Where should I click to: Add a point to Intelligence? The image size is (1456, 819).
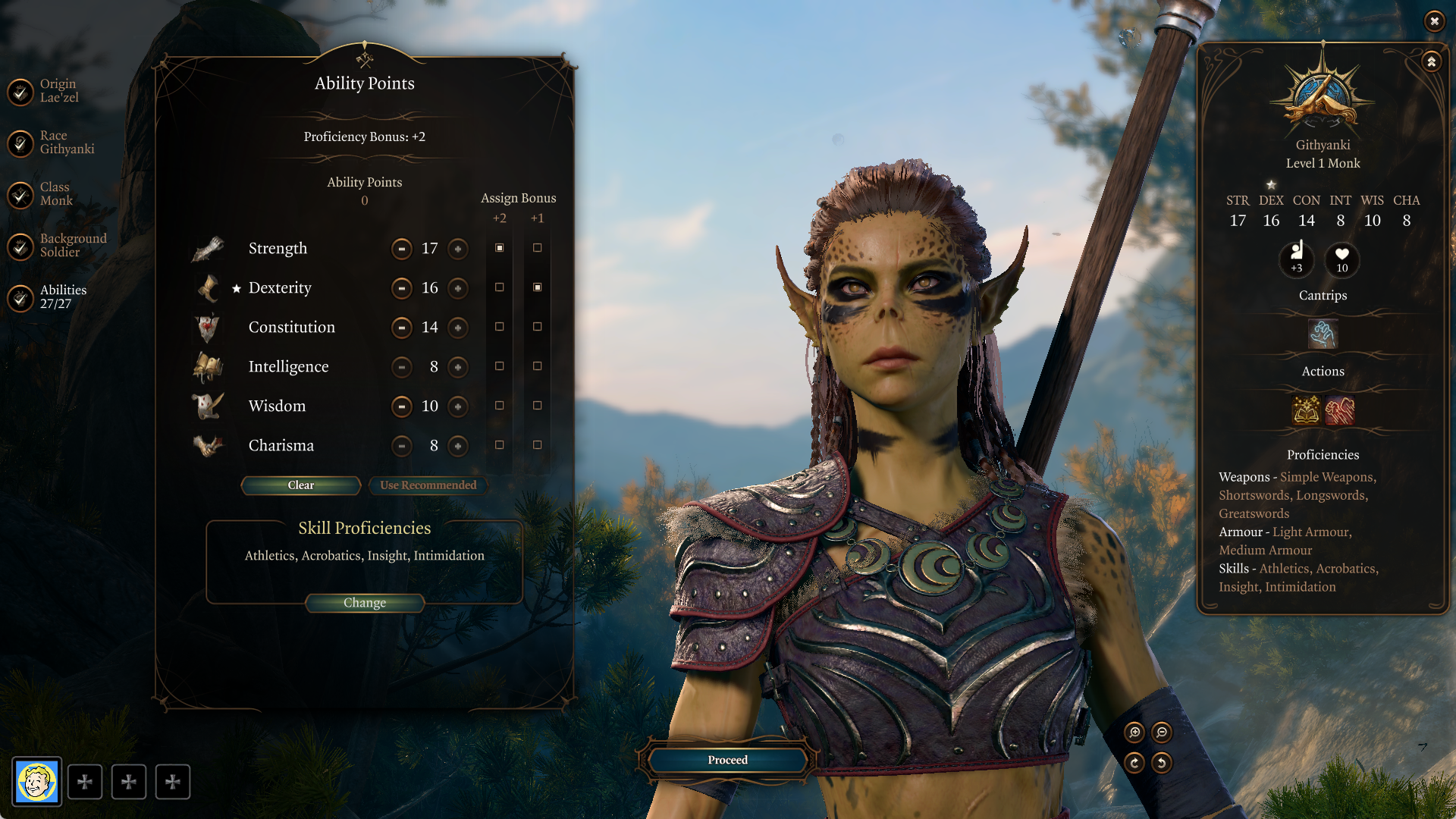458,367
